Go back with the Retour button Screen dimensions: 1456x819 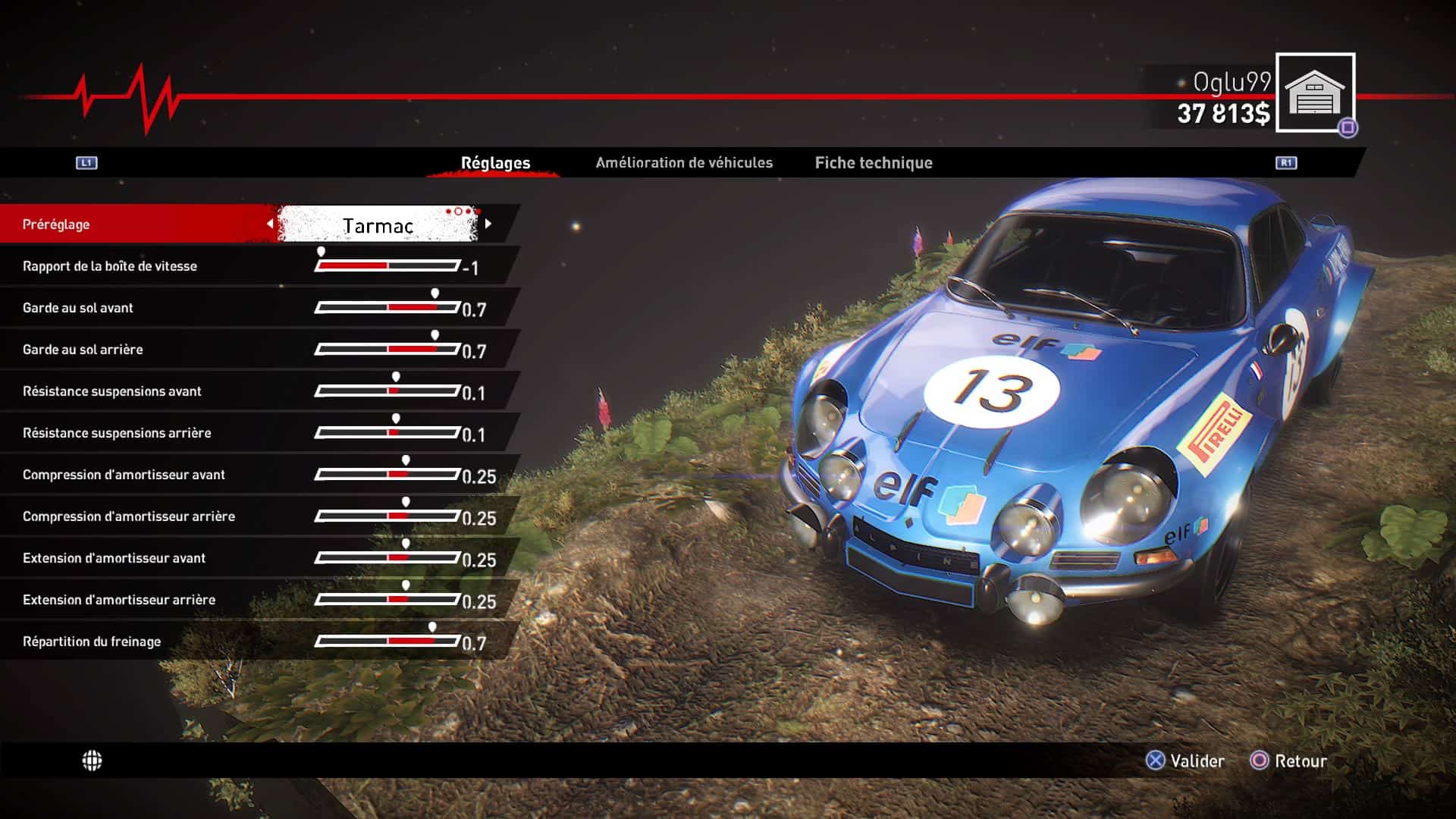click(1289, 761)
